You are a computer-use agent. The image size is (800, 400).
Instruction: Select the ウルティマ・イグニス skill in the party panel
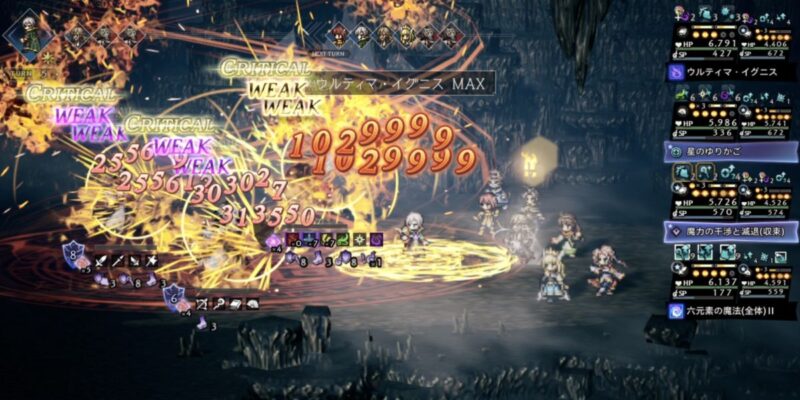[730, 72]
